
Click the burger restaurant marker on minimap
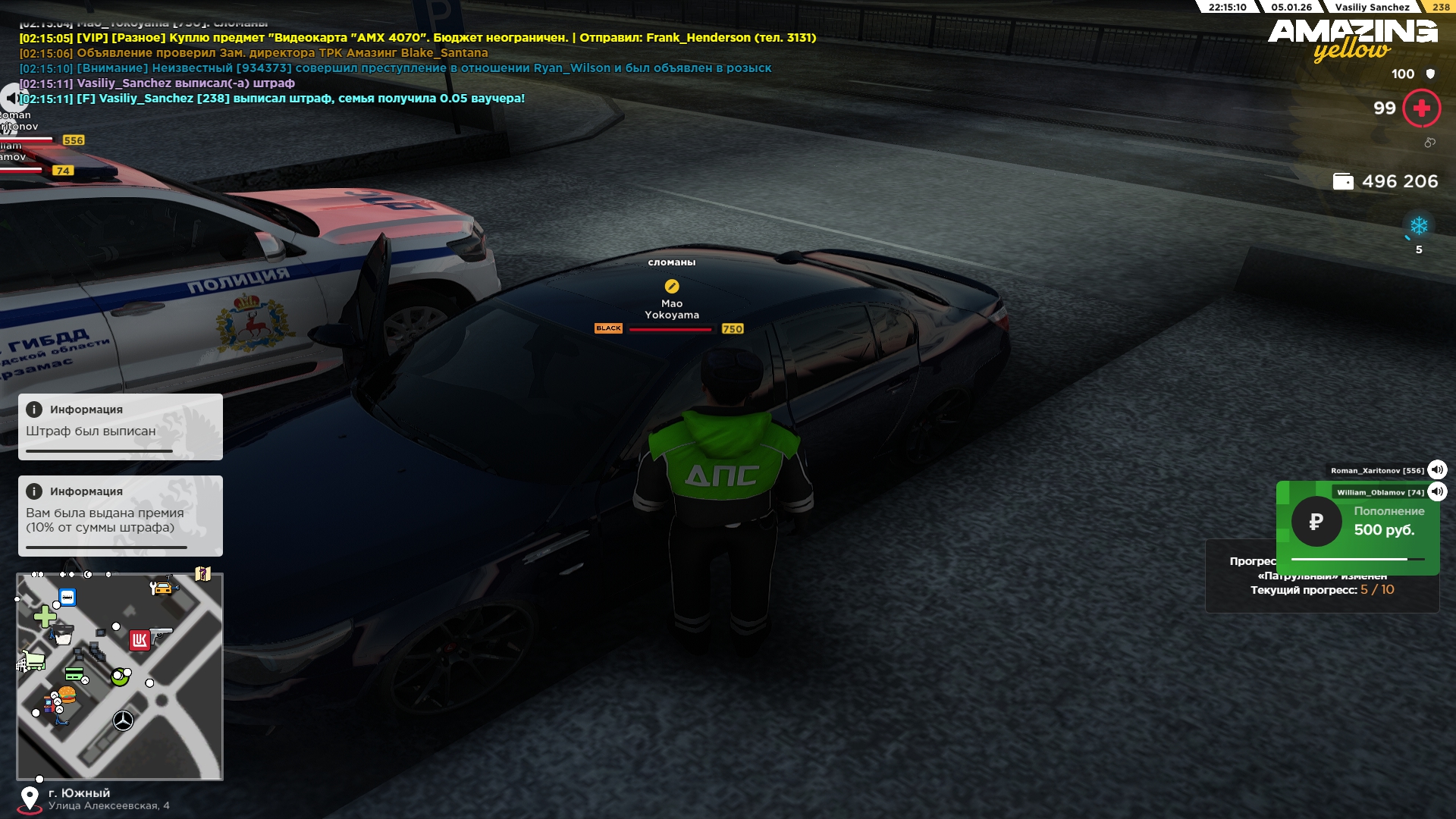pos(67,694)
